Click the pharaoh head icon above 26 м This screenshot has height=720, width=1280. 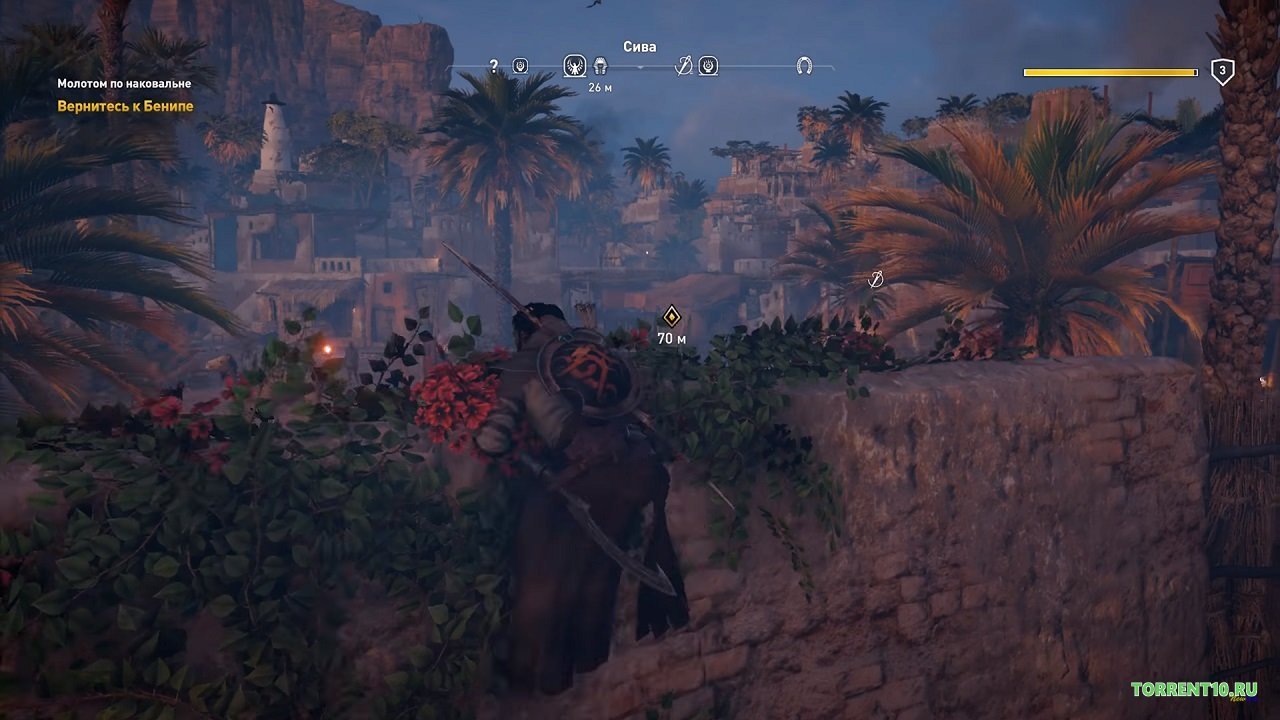(599, 65)
